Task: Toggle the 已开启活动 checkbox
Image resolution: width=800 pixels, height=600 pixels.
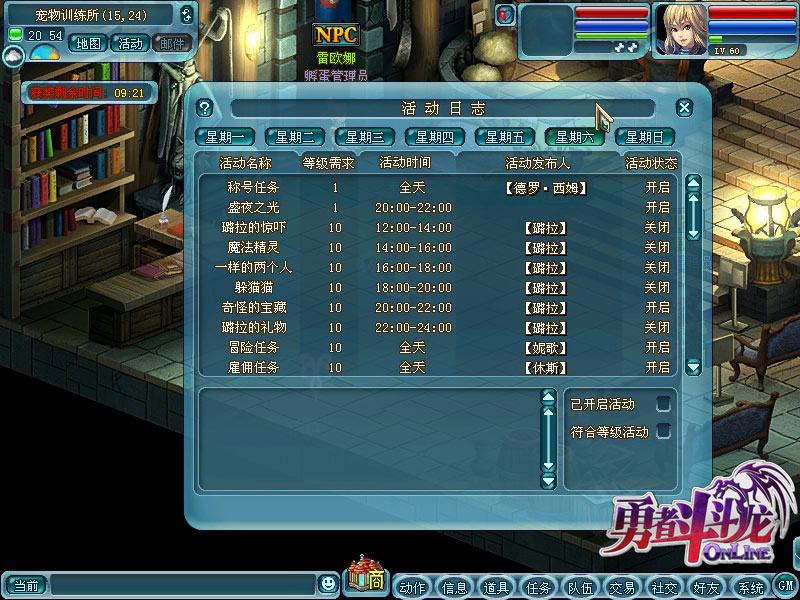Action: (662, 404)
